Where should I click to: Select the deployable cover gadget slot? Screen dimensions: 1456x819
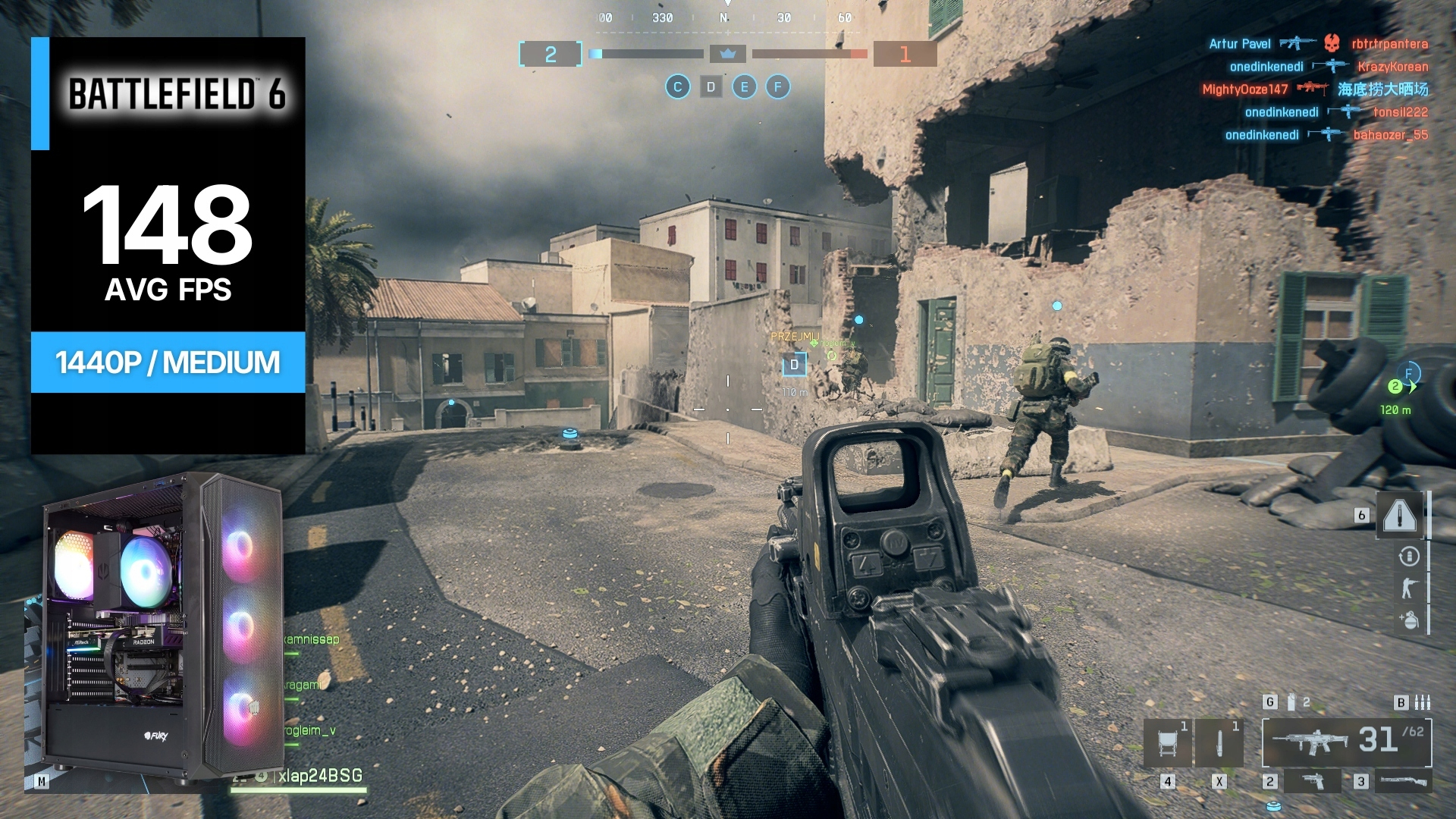(1168, 742)
